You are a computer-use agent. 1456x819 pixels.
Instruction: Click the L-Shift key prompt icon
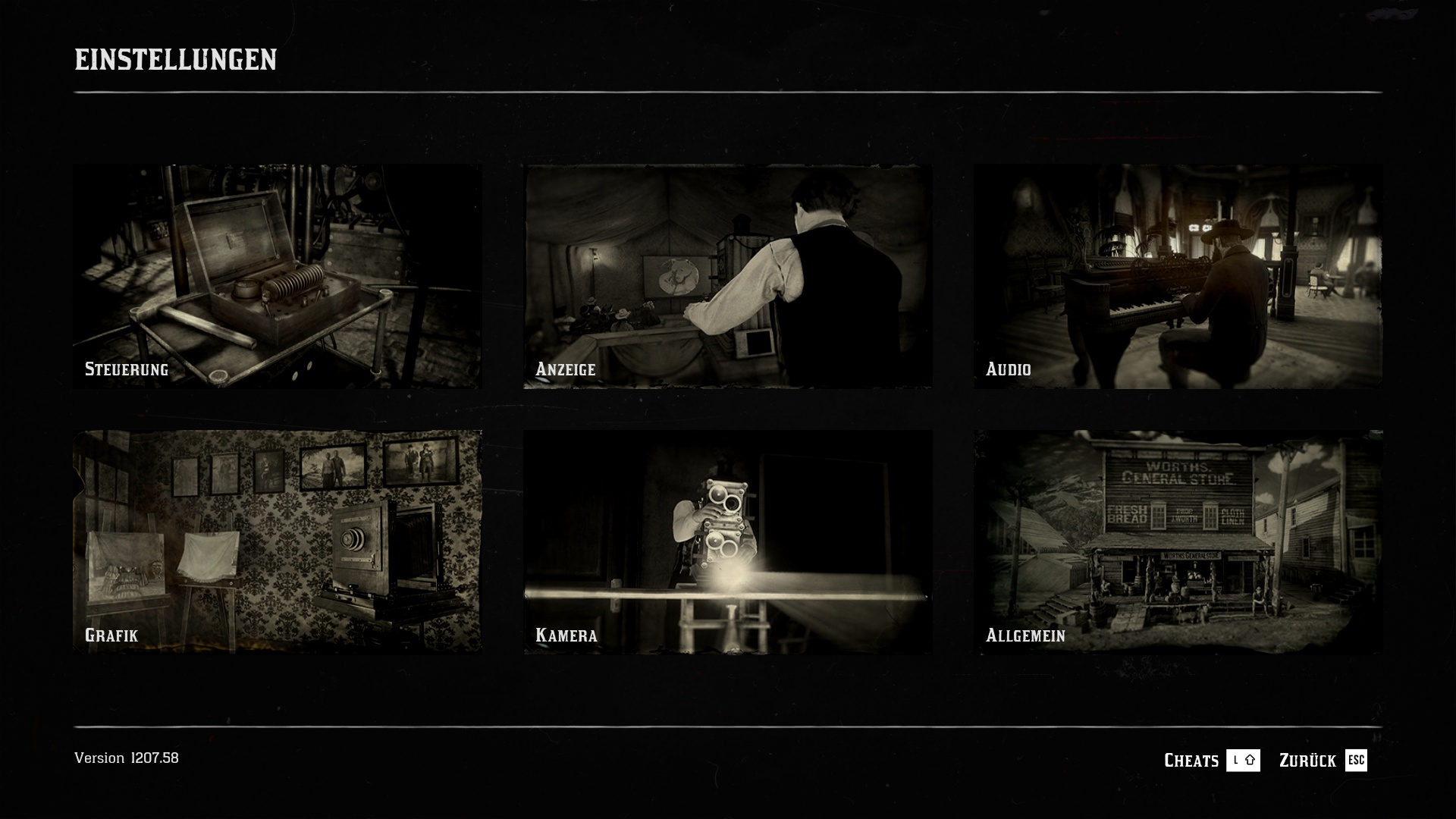pyautogui.click(x=1244, y=761)
